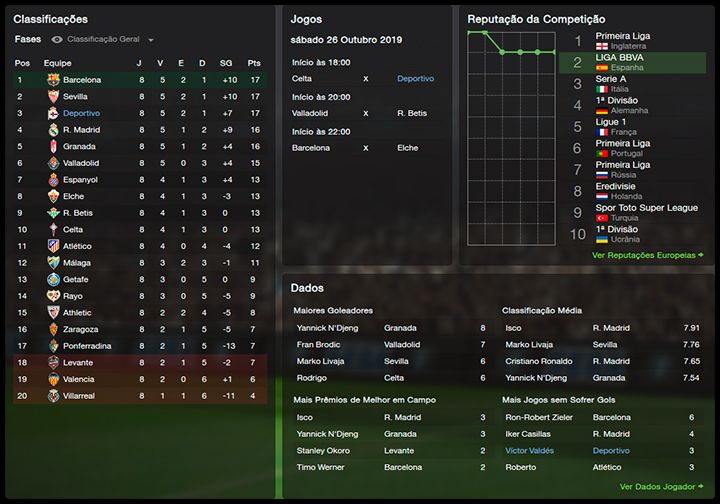The width and height of the screenshot is (720, 504).
Task: Select Ligue 1 França in the ranking
Action: pyautogui.click(x=616, y=126)
